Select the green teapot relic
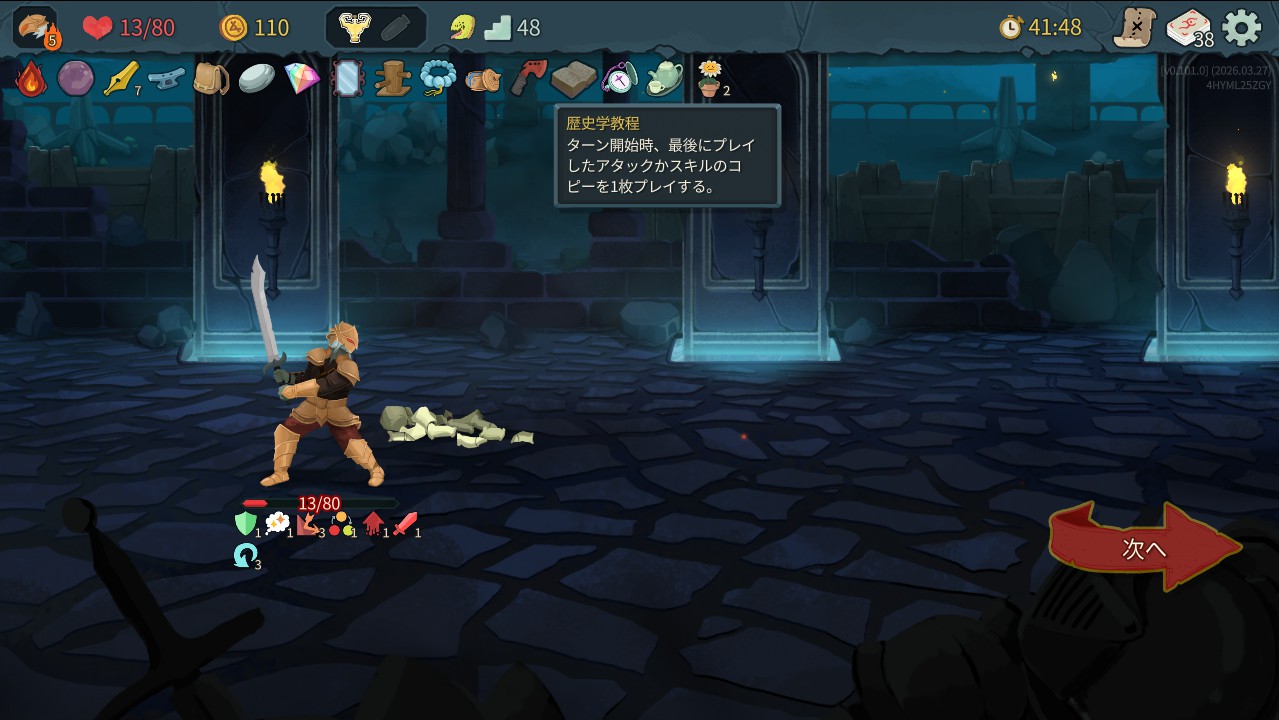Image resolution: width=1279 pixels, height=720 pixels. coord(664,78)
